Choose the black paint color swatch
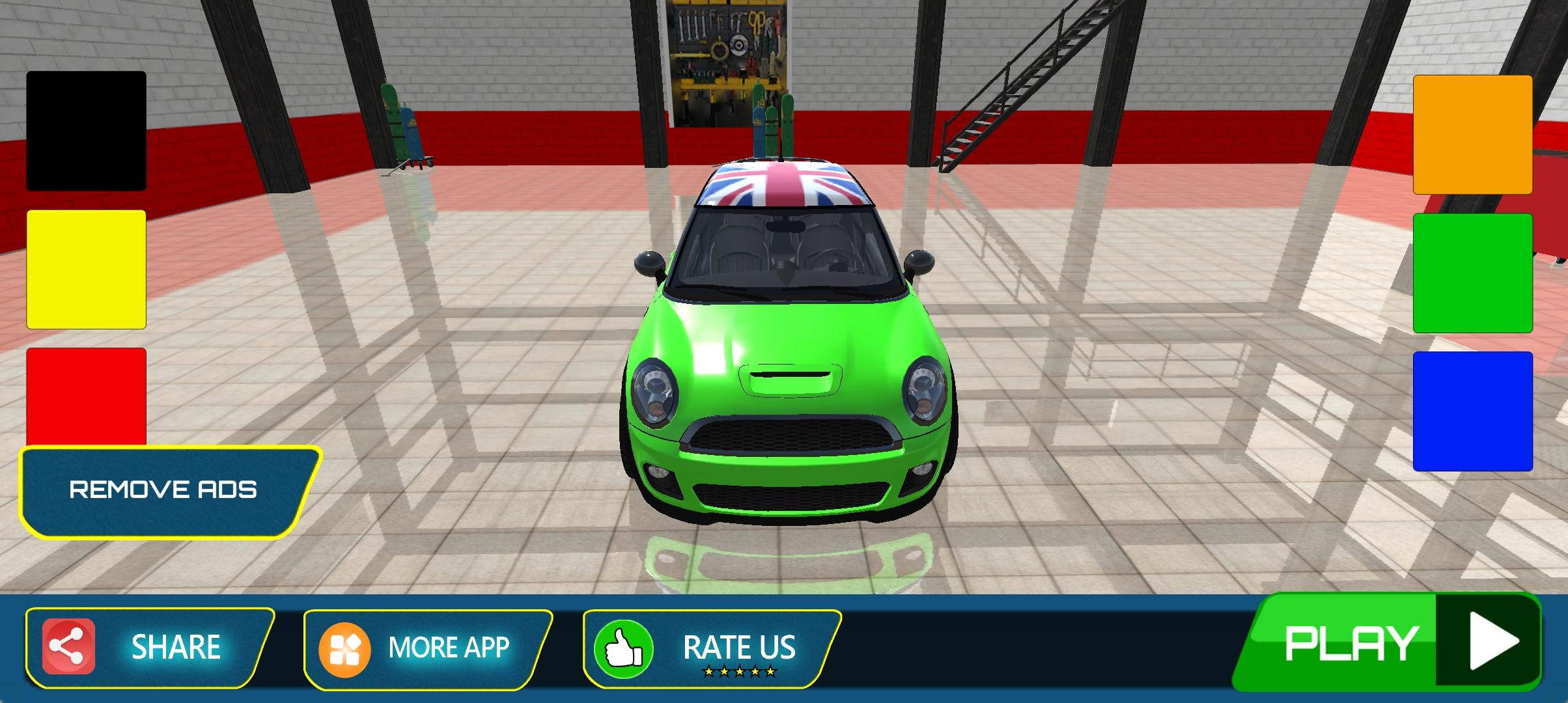The height and width of the screenshot is (703, 1568). point(86,131)
